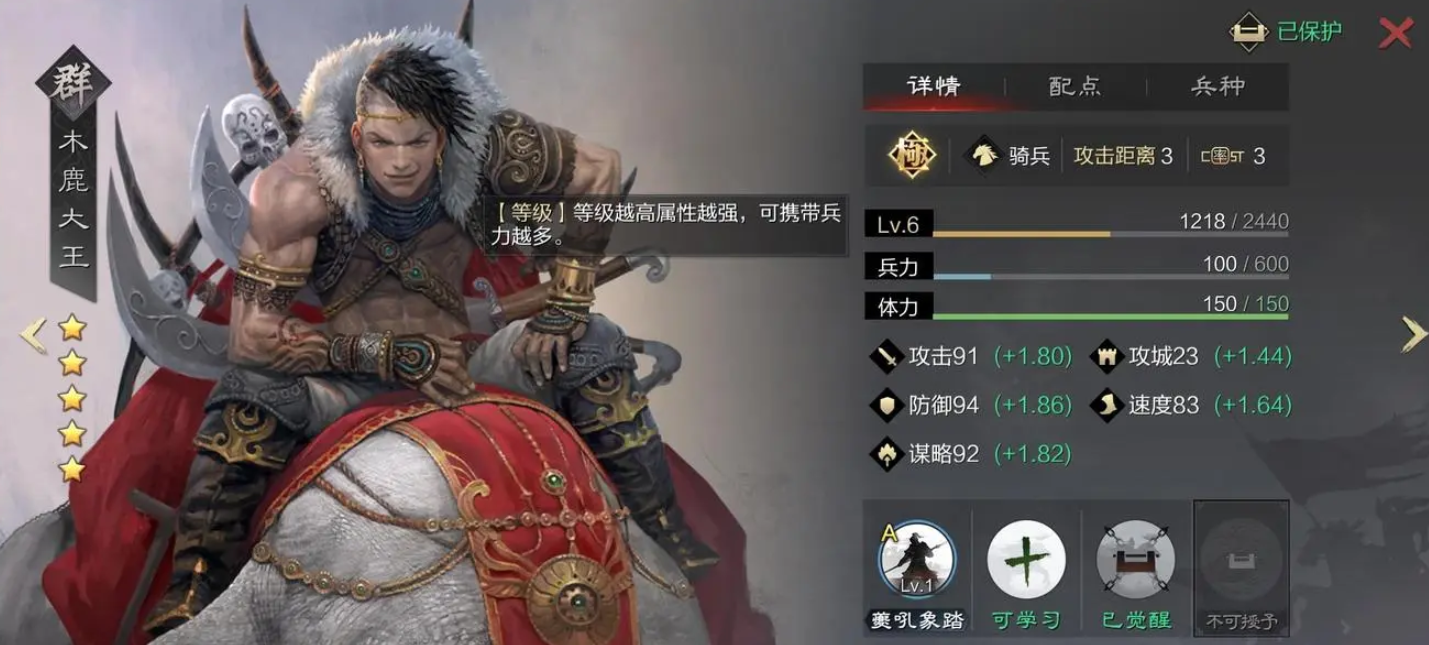Select the 详情 tab
Image resolution: width=1429 pixels, height=645 pixels.
click(934, 86)
